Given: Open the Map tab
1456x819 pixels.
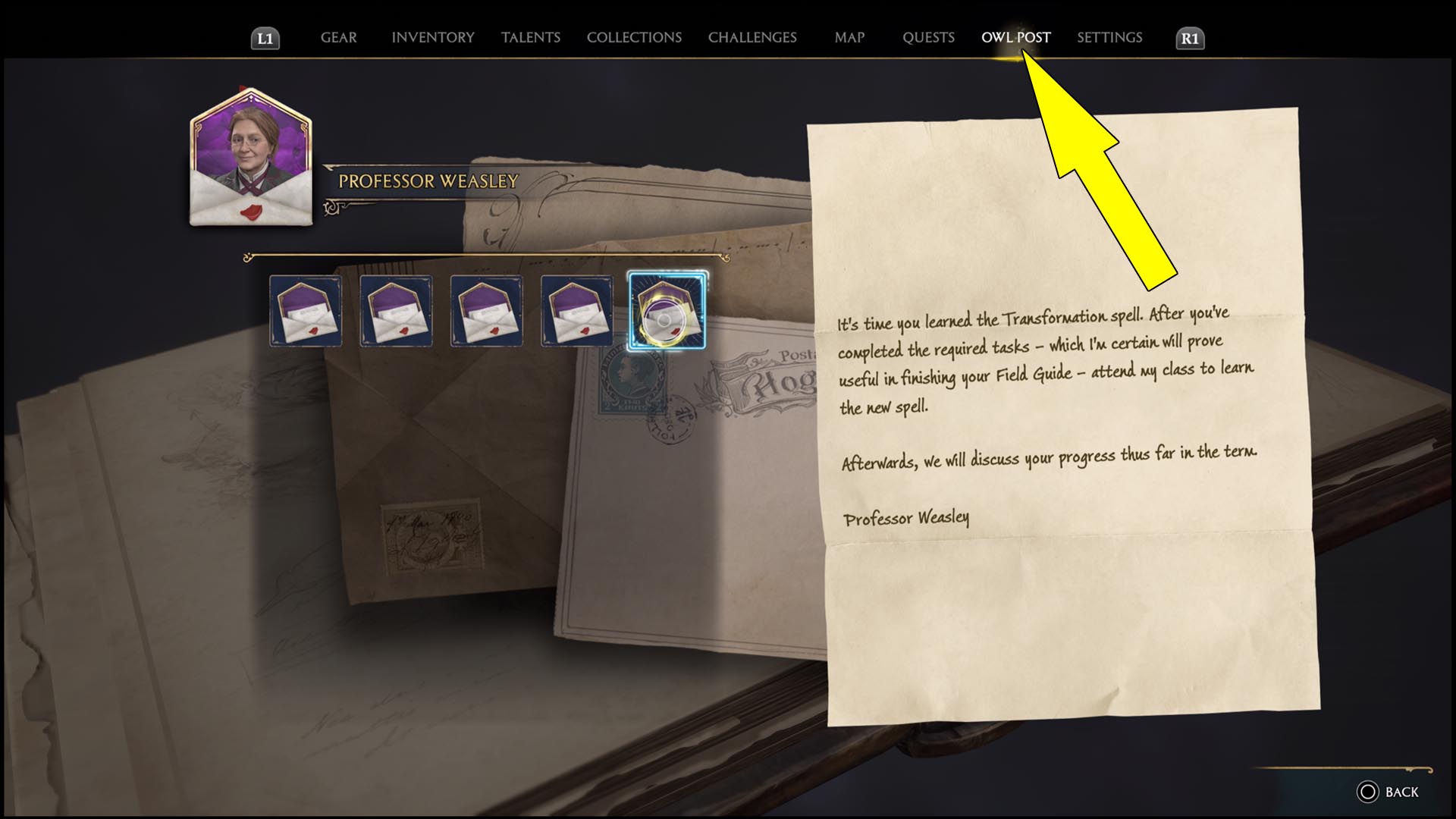Looking at the screenshot, I should [849, 37].
